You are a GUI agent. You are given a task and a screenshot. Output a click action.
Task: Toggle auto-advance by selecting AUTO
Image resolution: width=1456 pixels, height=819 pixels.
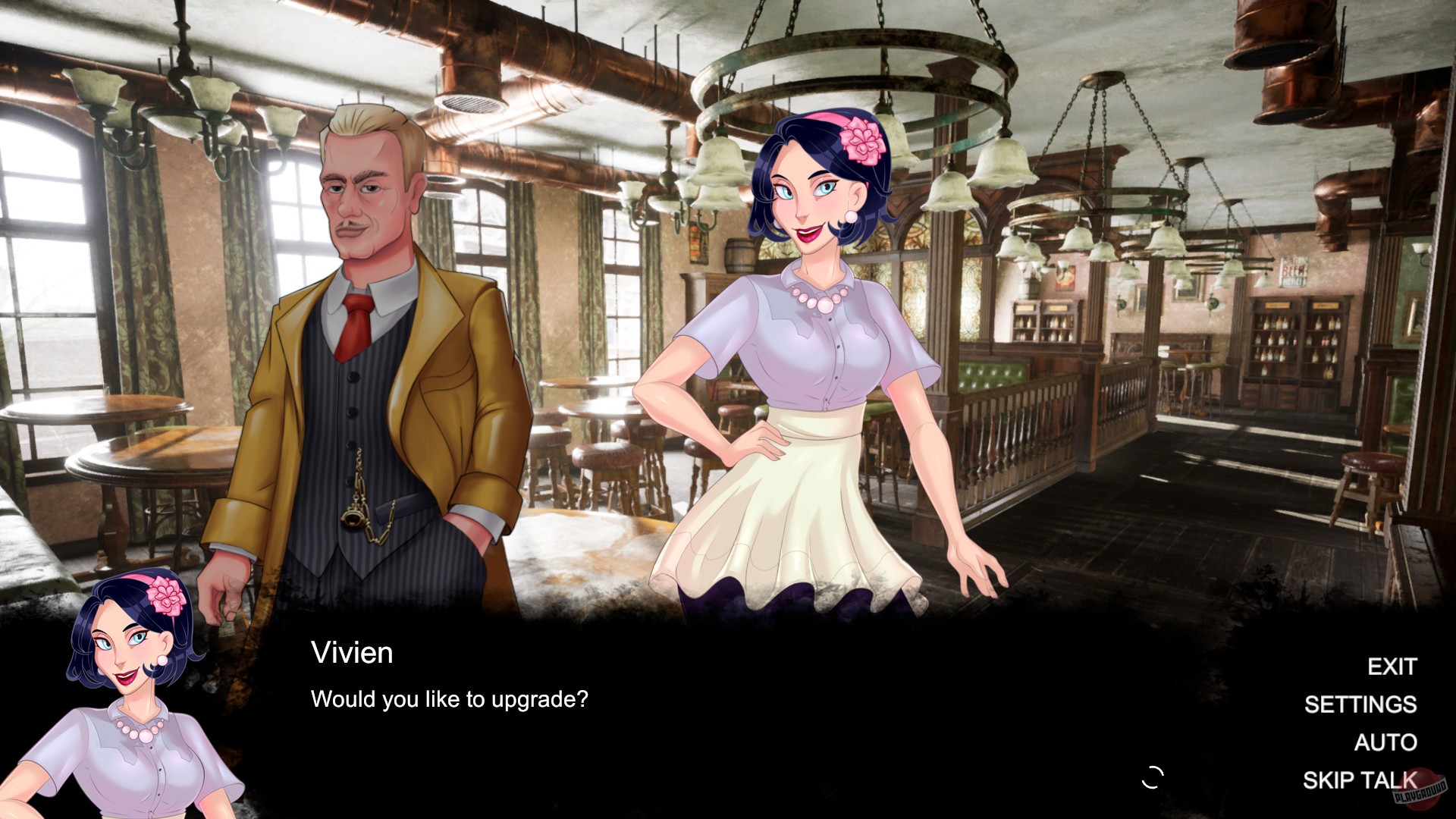1386,742
